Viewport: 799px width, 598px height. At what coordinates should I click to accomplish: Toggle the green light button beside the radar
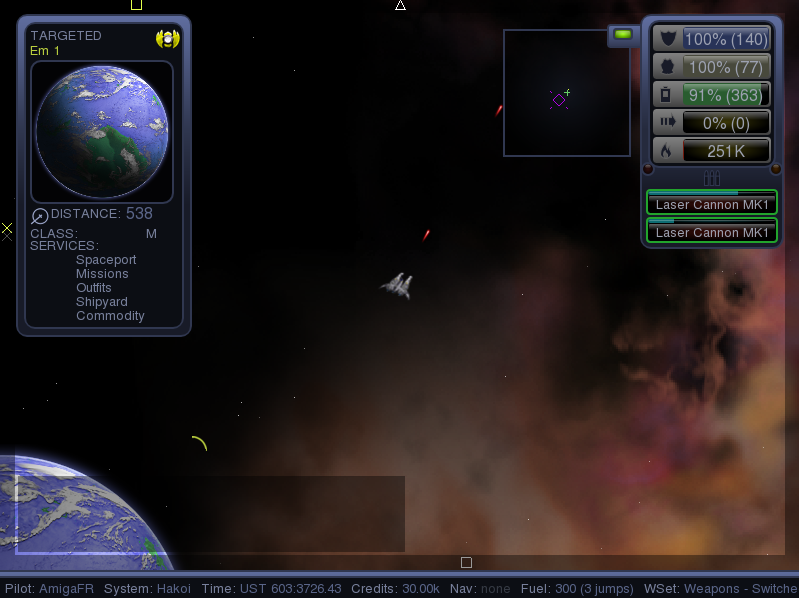[x=624, y=35]
